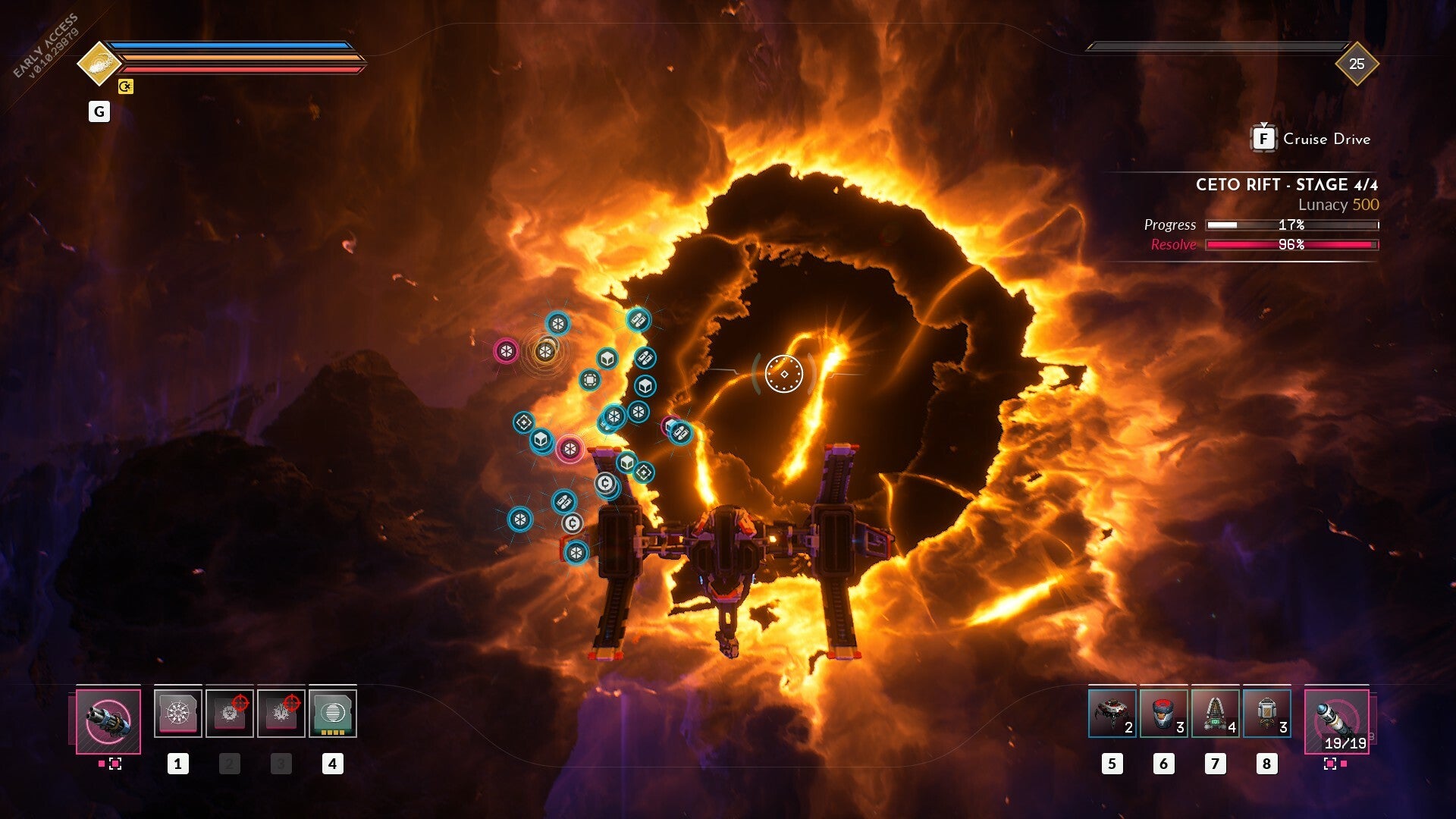
Task: Select the missile strike device in slot 3
Action: (282, 713)
